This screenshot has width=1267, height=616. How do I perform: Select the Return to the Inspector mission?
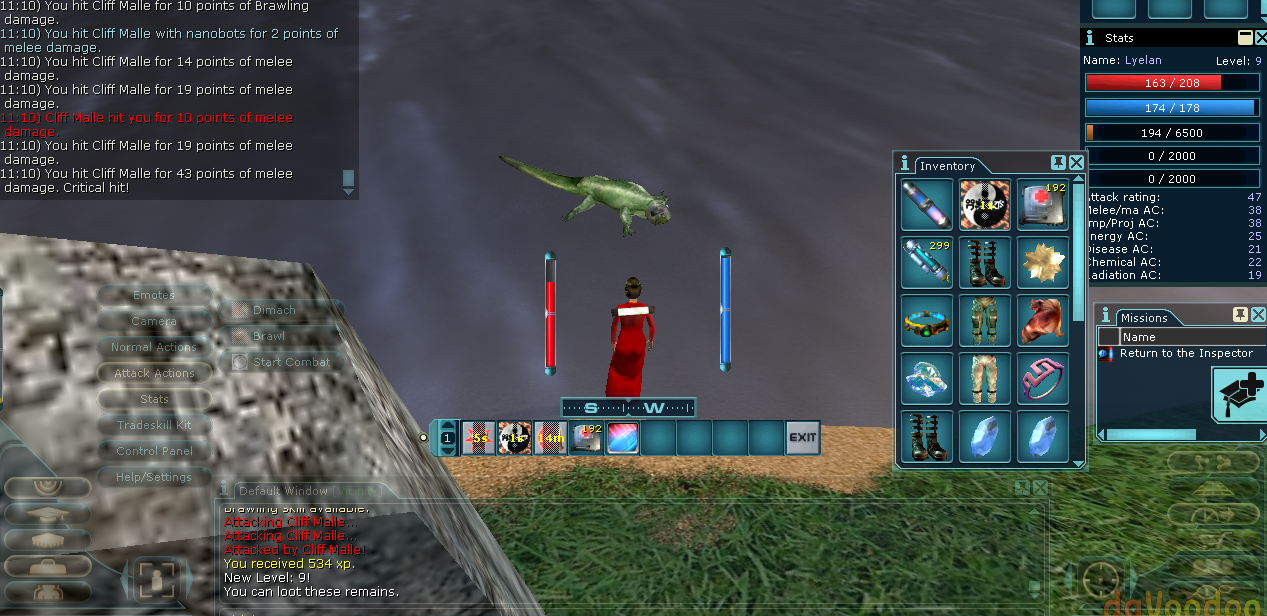(x=1185, y=353)
